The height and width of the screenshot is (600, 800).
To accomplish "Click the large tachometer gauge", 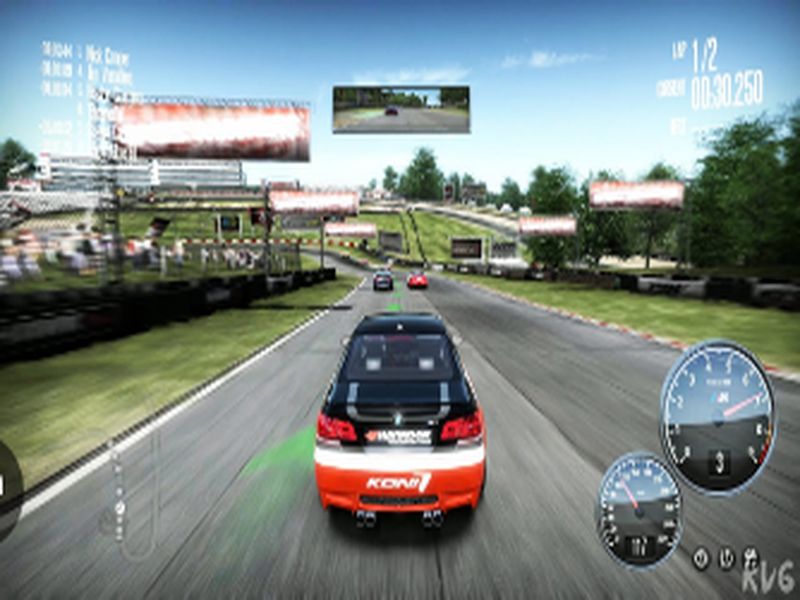I will point(717,416).
